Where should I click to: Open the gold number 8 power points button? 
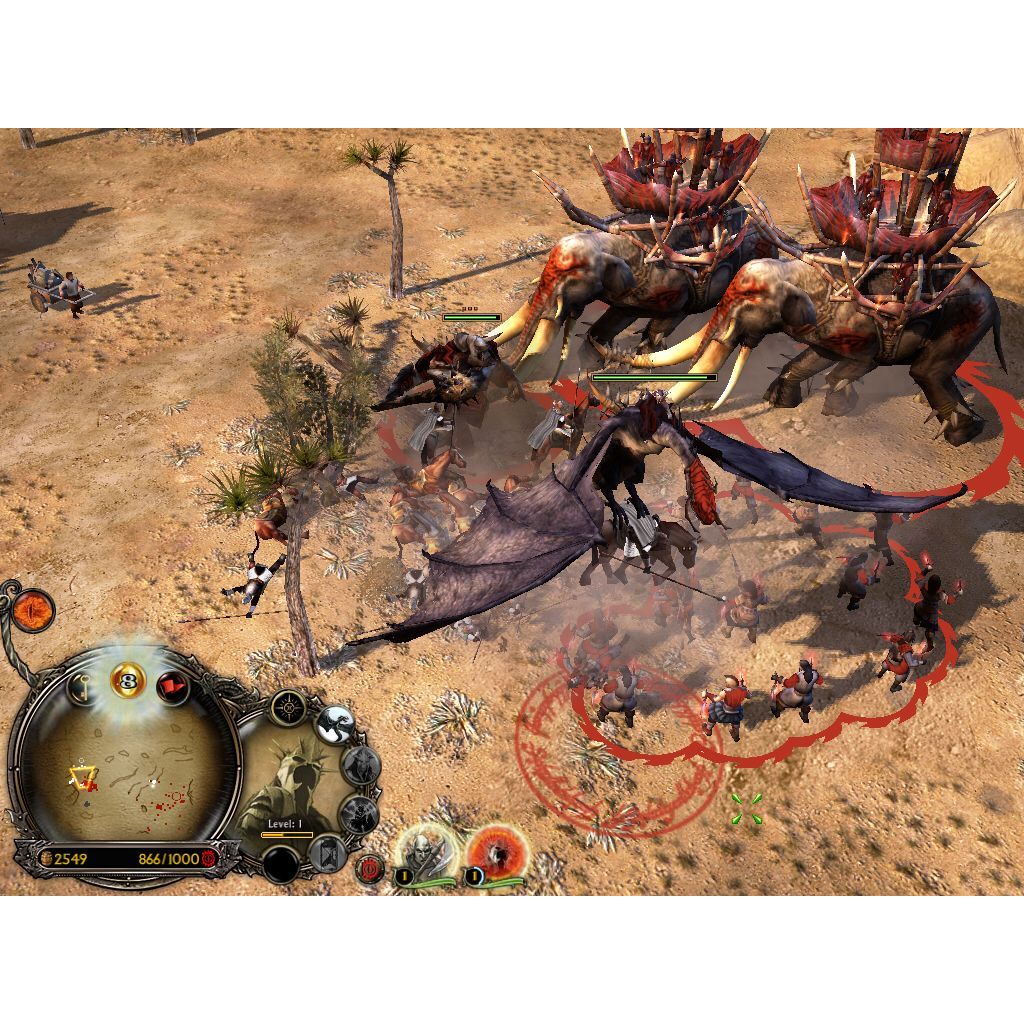128,681
